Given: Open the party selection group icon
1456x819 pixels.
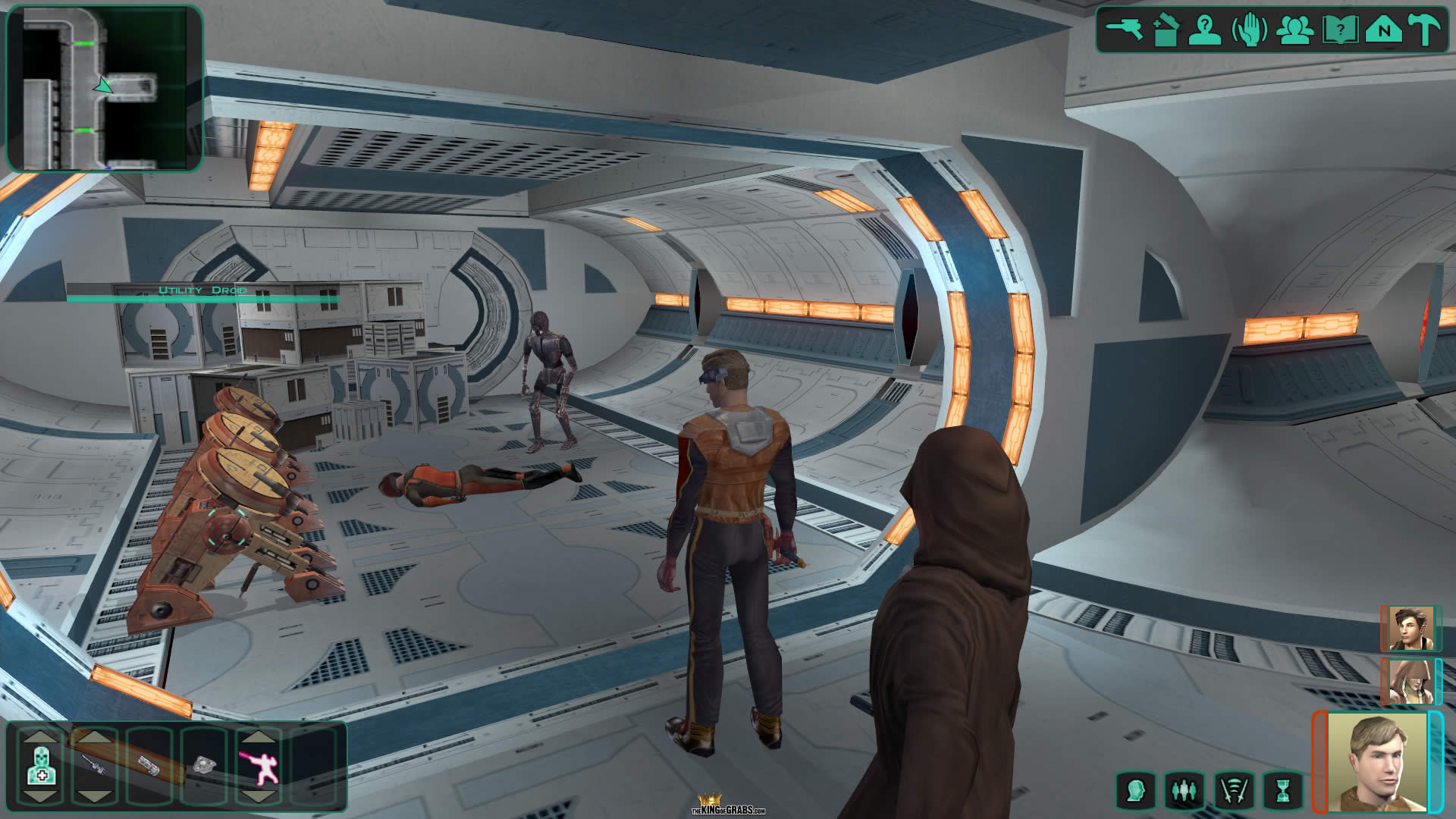Looking at the screenshot, I should (x=1294, y=30).
